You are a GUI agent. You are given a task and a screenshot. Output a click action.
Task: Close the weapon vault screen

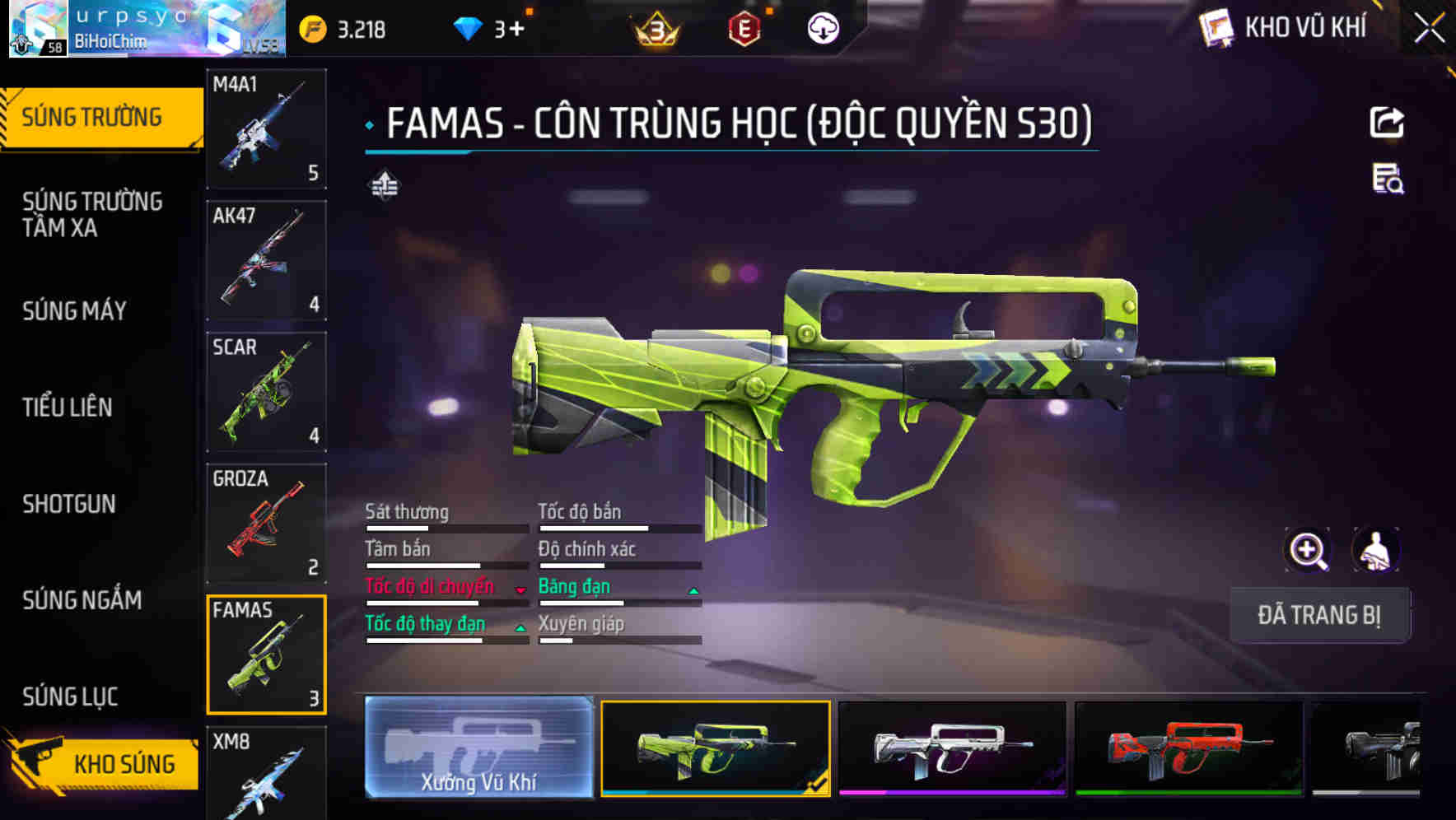tap(1429, 29)
